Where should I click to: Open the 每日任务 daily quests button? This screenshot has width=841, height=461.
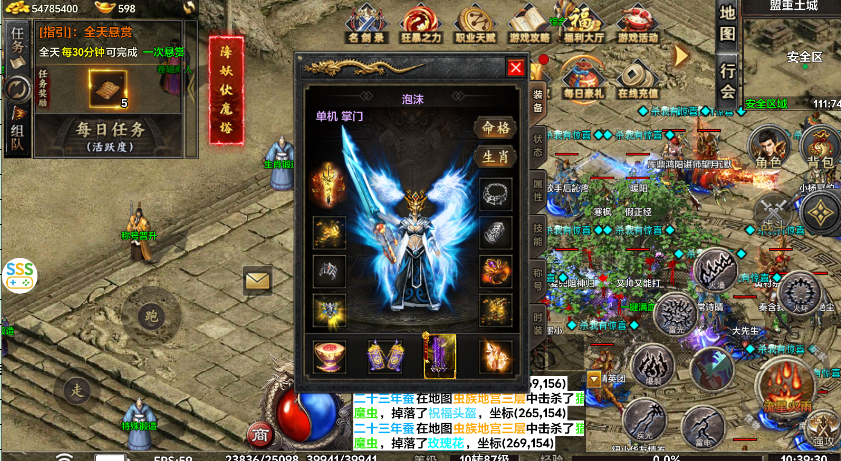[x=111, y=135]
